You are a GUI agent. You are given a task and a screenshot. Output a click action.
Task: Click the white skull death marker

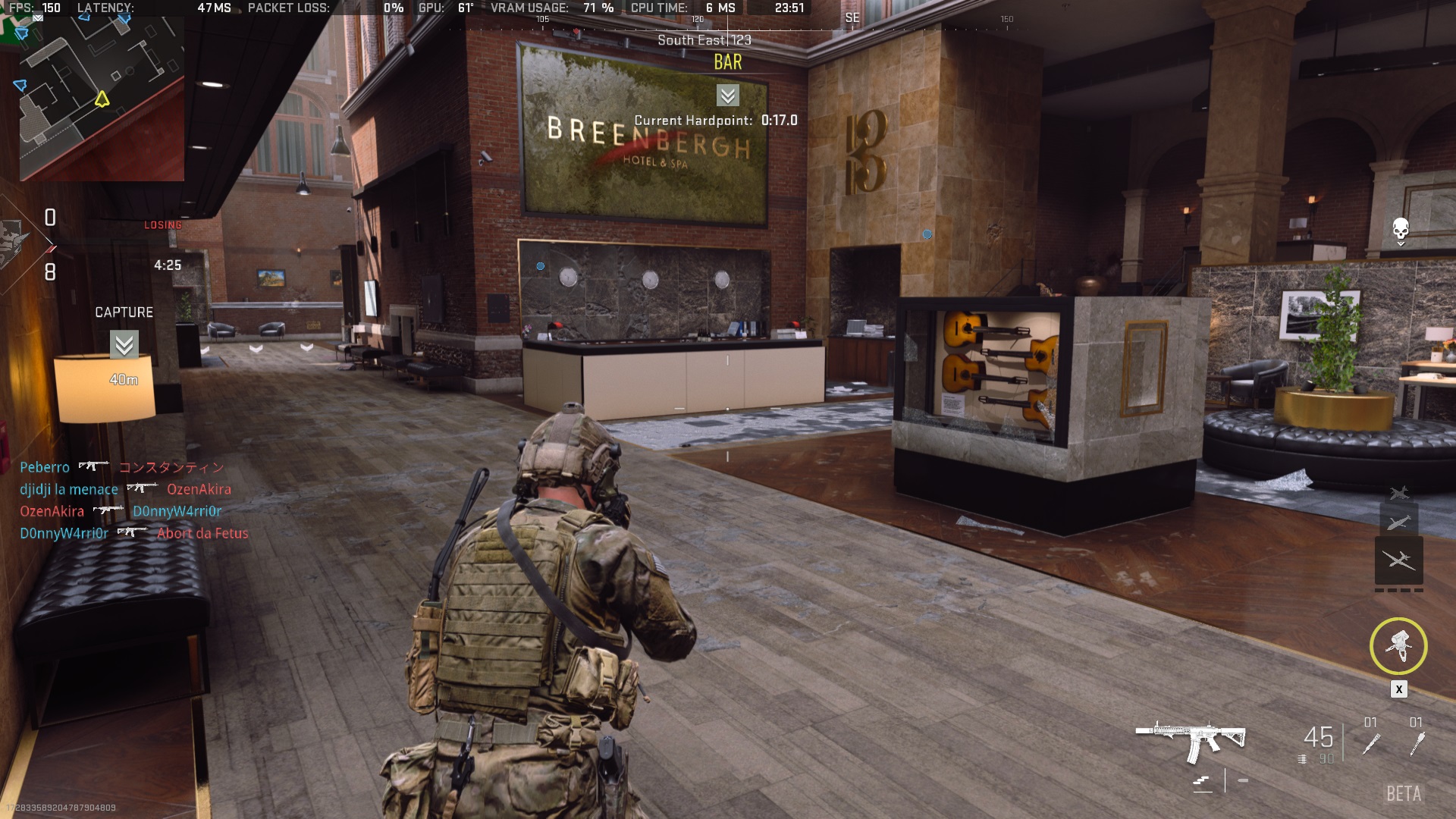1401,228
